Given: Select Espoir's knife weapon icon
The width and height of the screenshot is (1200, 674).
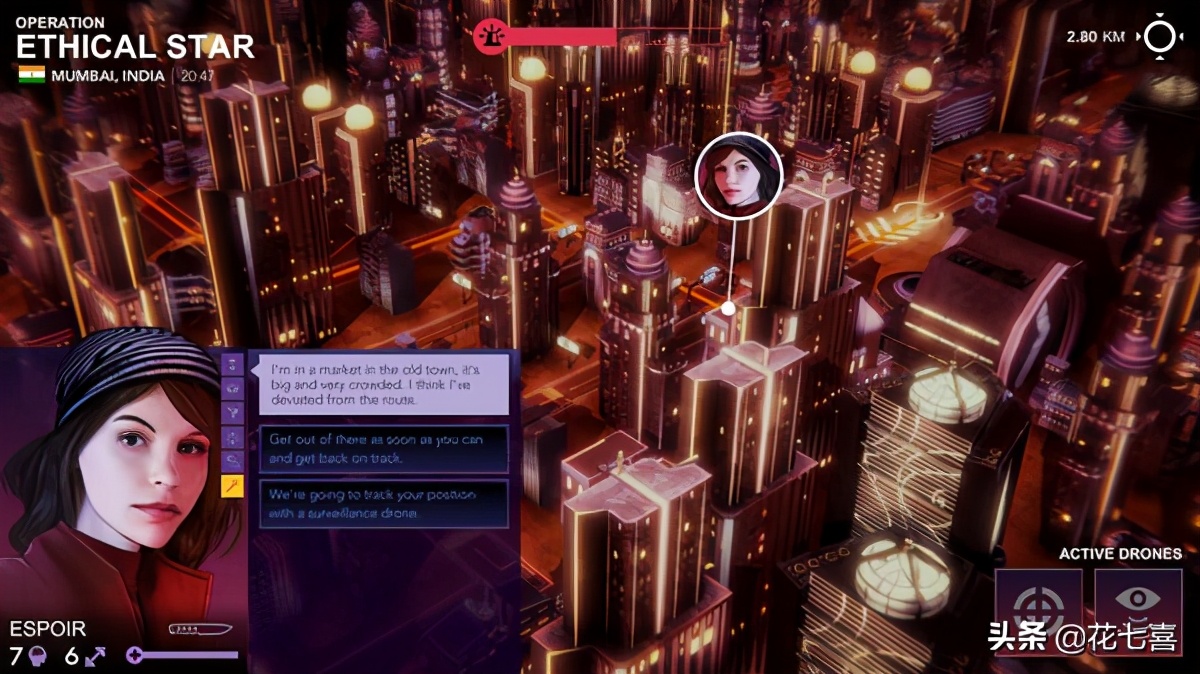Looking at the screenshot, I should [200, 629].
